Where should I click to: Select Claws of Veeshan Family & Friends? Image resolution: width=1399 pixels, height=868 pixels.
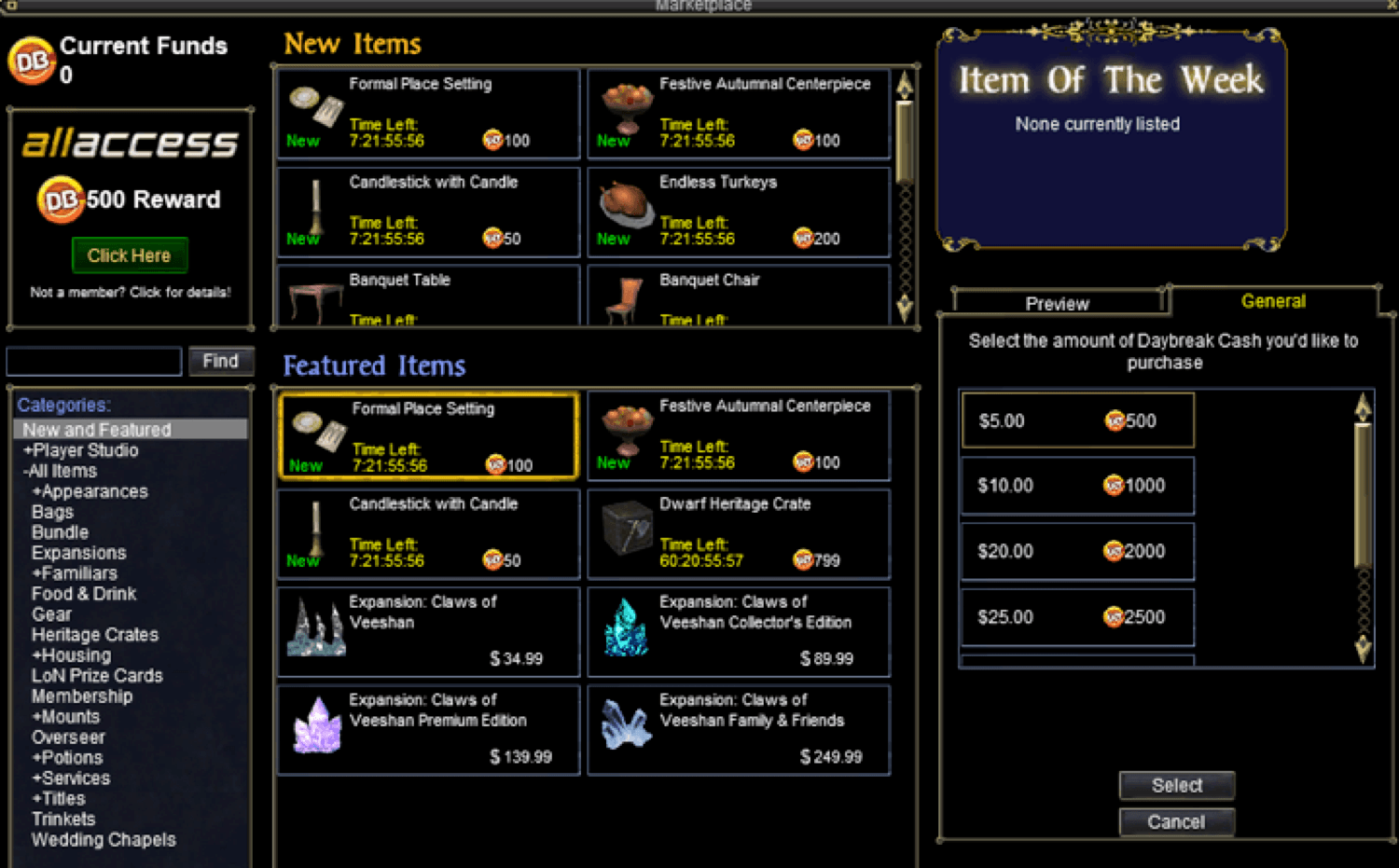click(739, 730)
